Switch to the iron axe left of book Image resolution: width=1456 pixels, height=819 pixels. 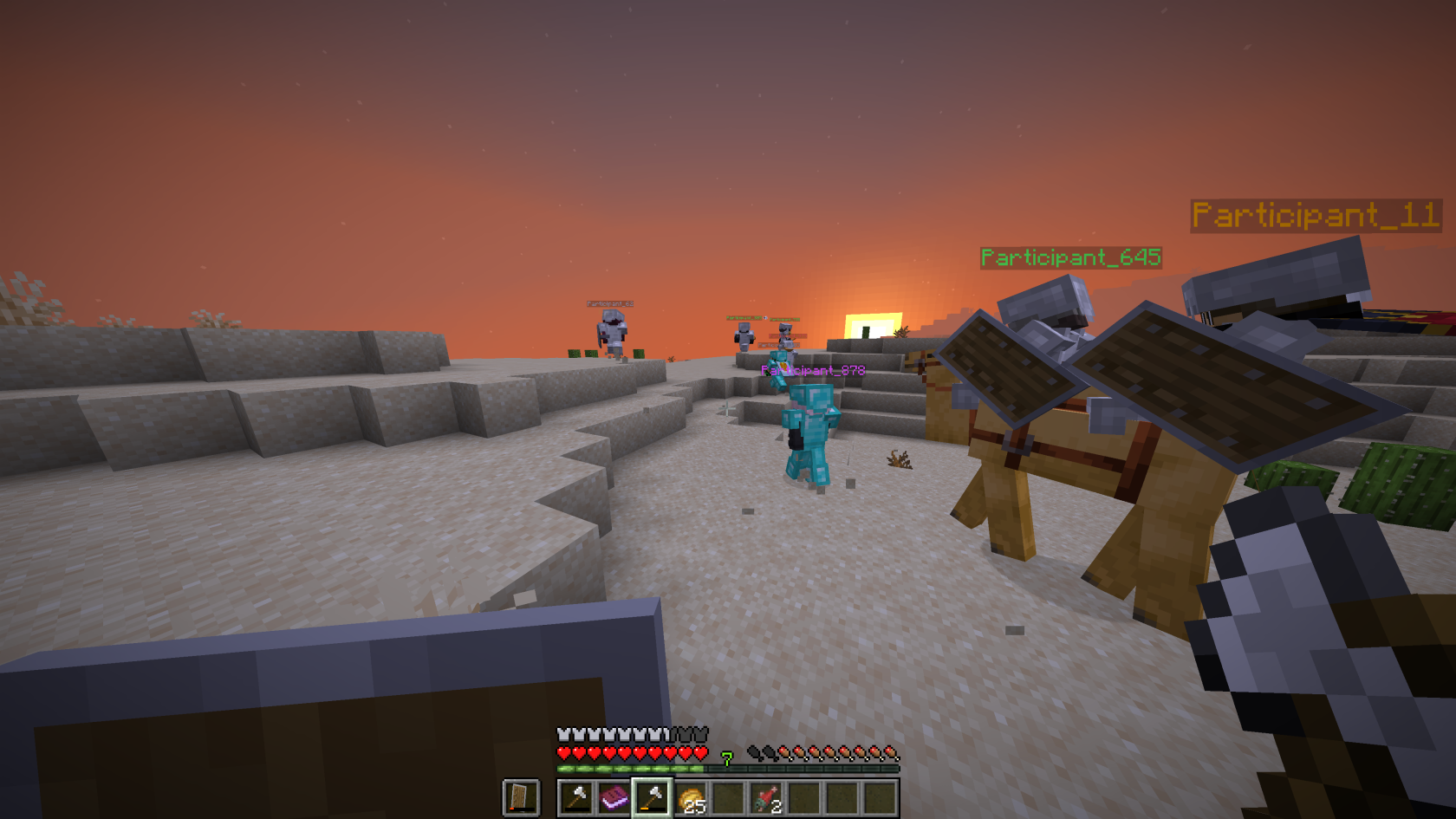coord(576,797)
